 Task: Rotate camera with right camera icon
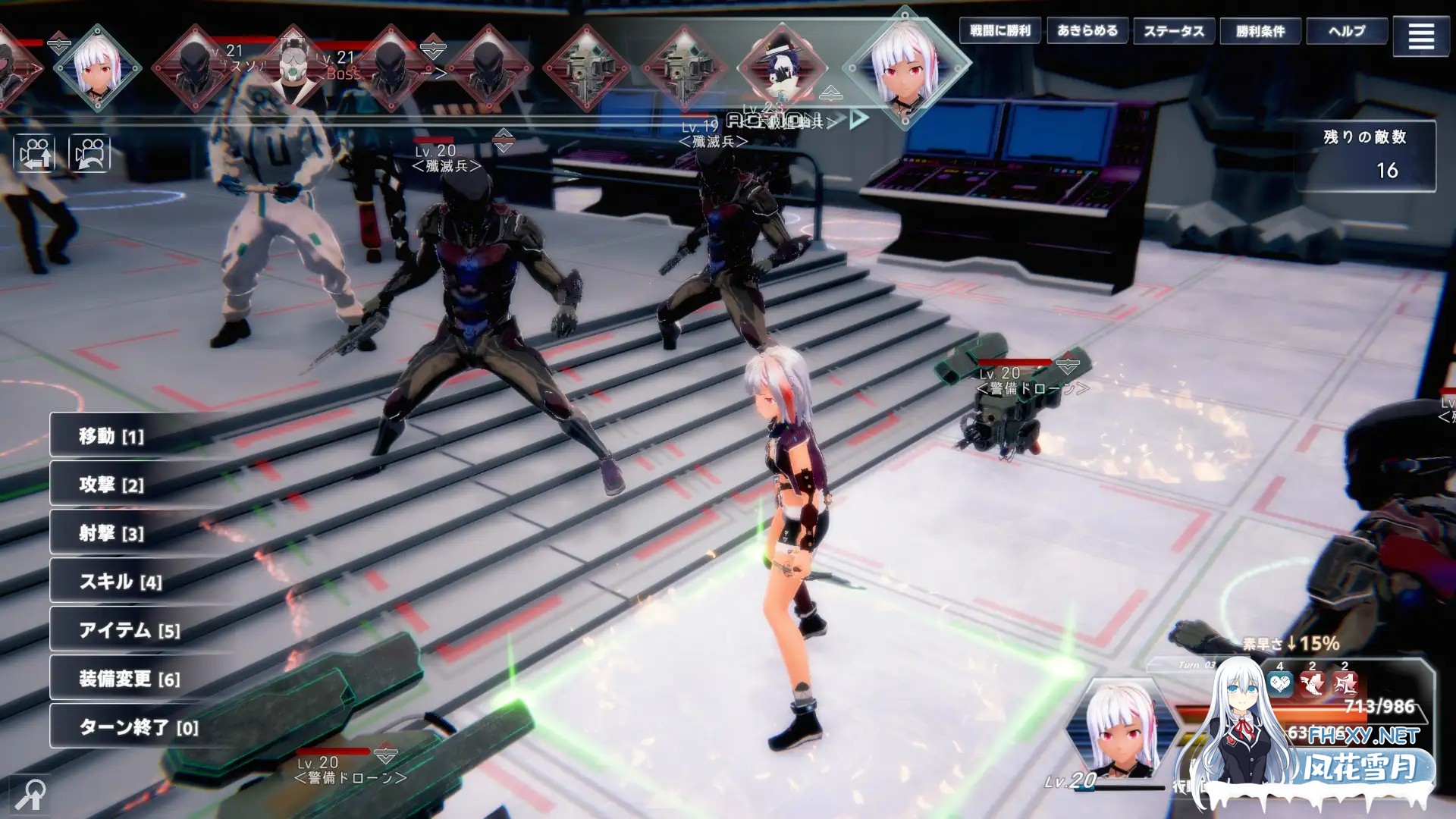point(89,154)
